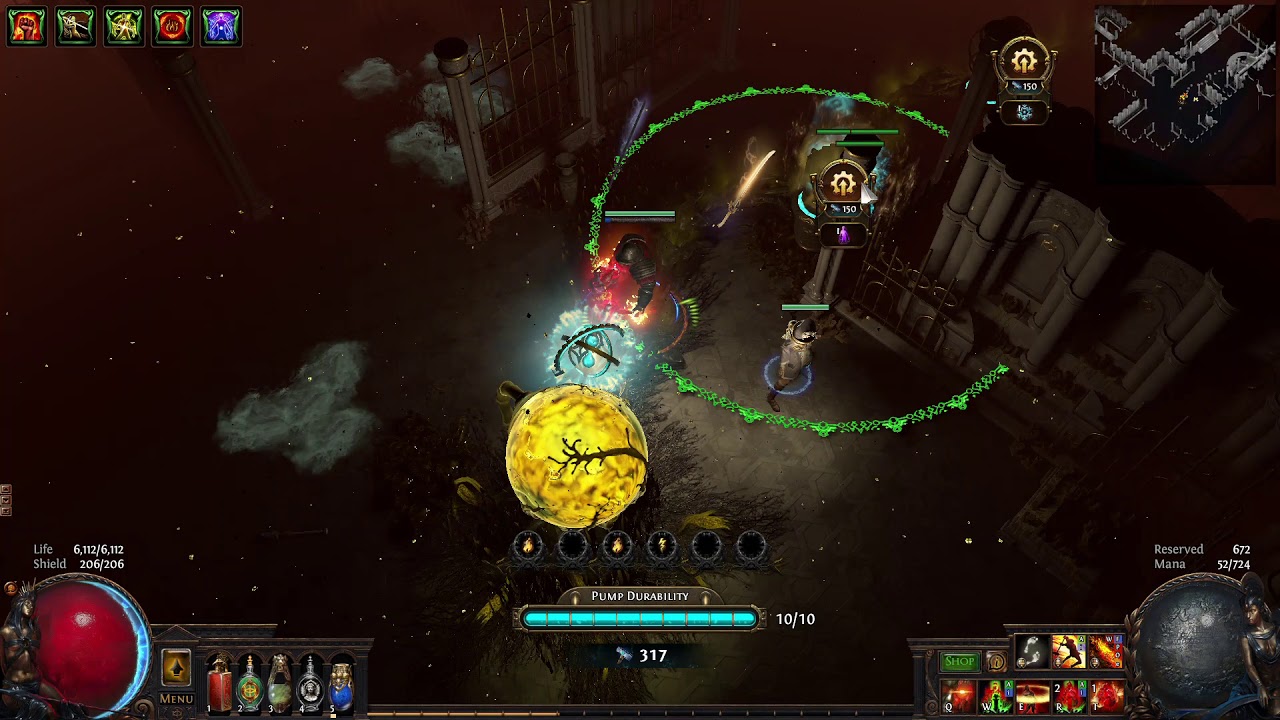The image size is (1280, 720).
Task: Click the minimap overlay
Action: click(x=1183, y=92)
